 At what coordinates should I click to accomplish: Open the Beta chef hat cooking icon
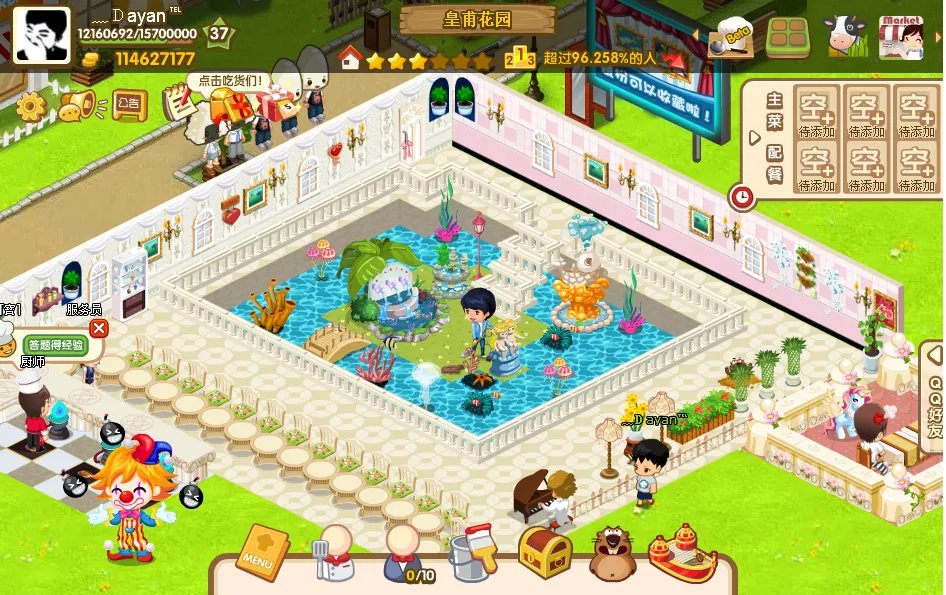[732, 39]
